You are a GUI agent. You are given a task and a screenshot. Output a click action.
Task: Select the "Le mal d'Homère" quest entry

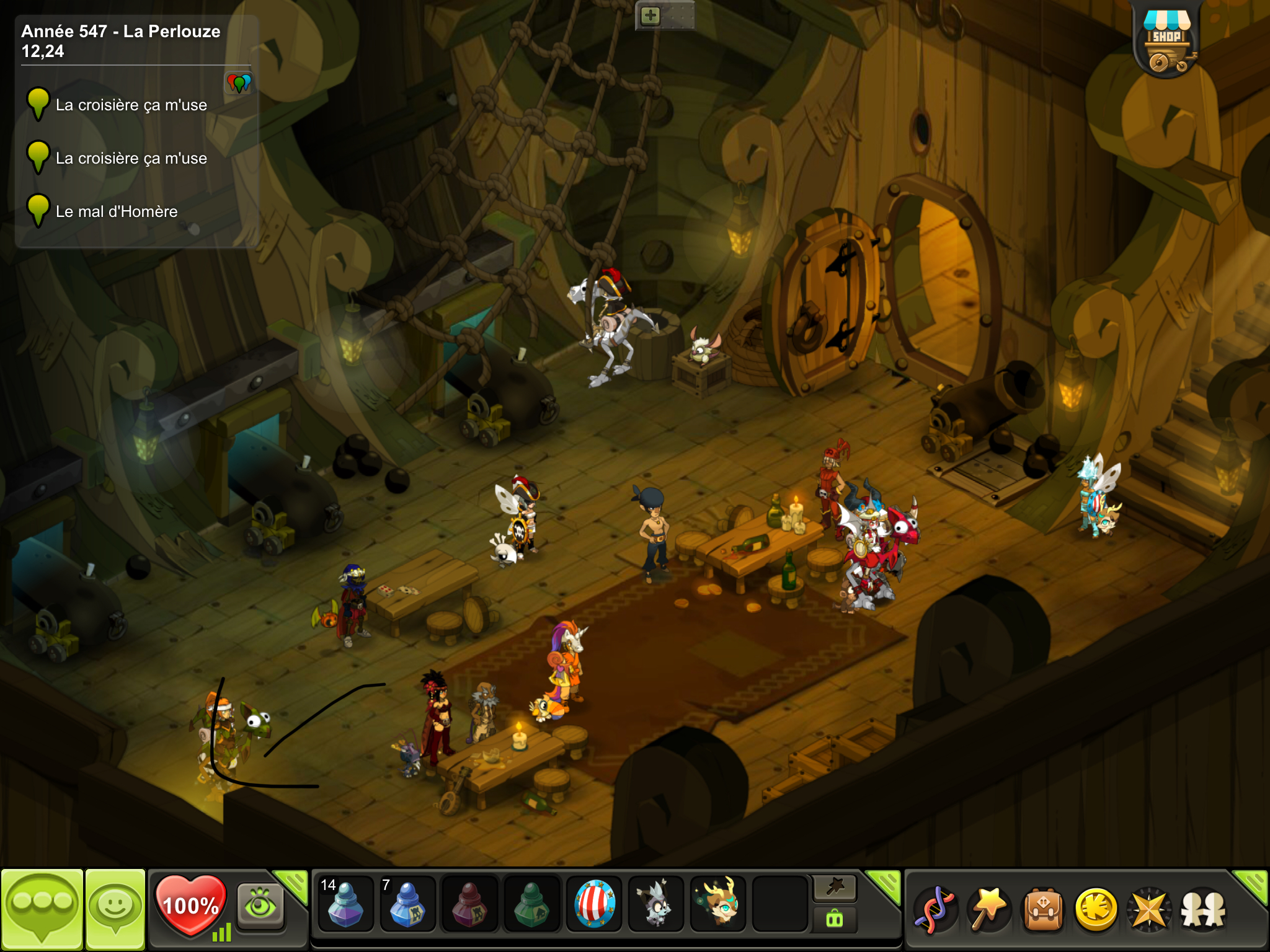(117, 212)
